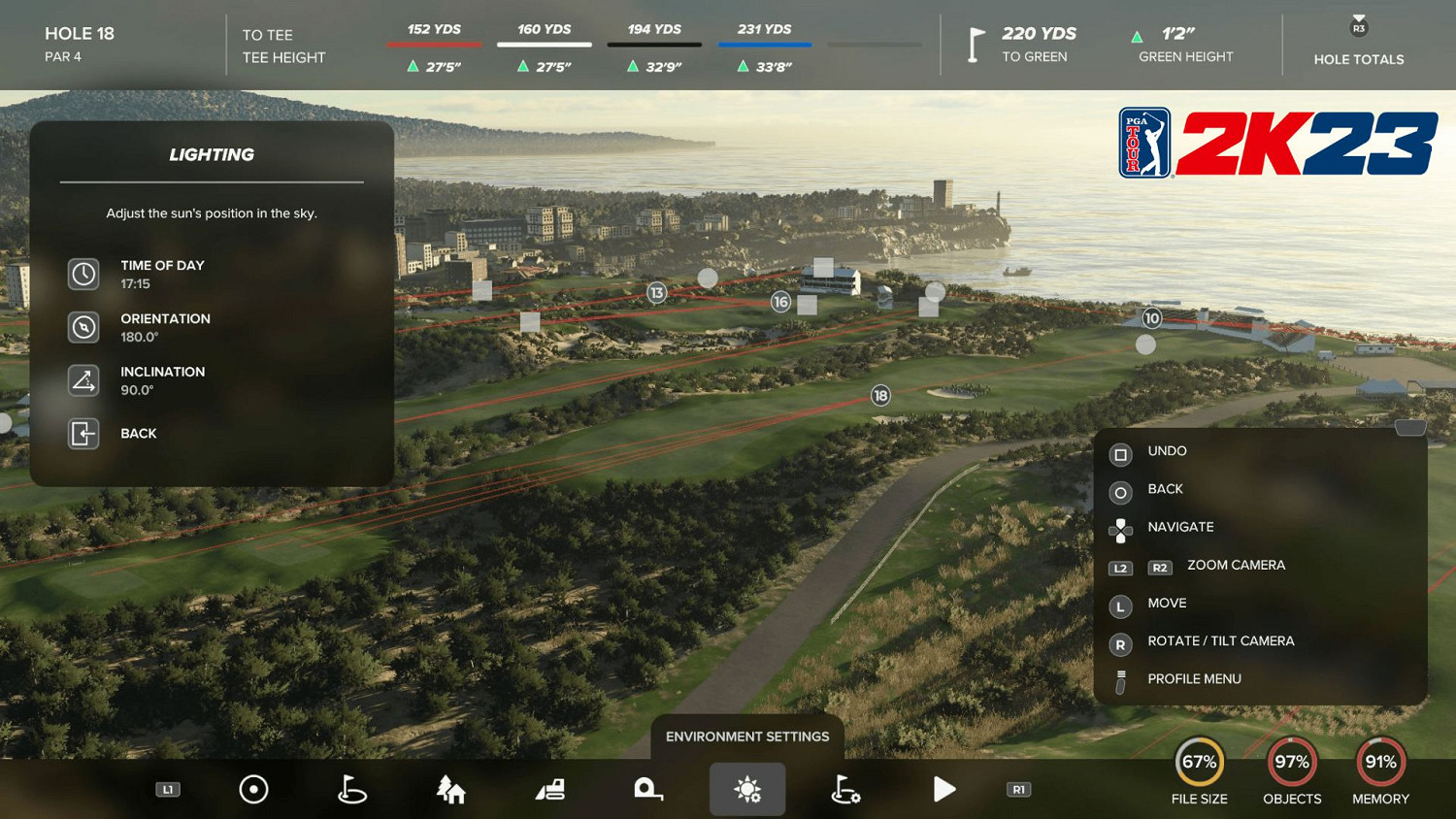Click the target circle tool on the toolbar
The height and width of the screenshot is (819, 1456).
tap(253, 789)
